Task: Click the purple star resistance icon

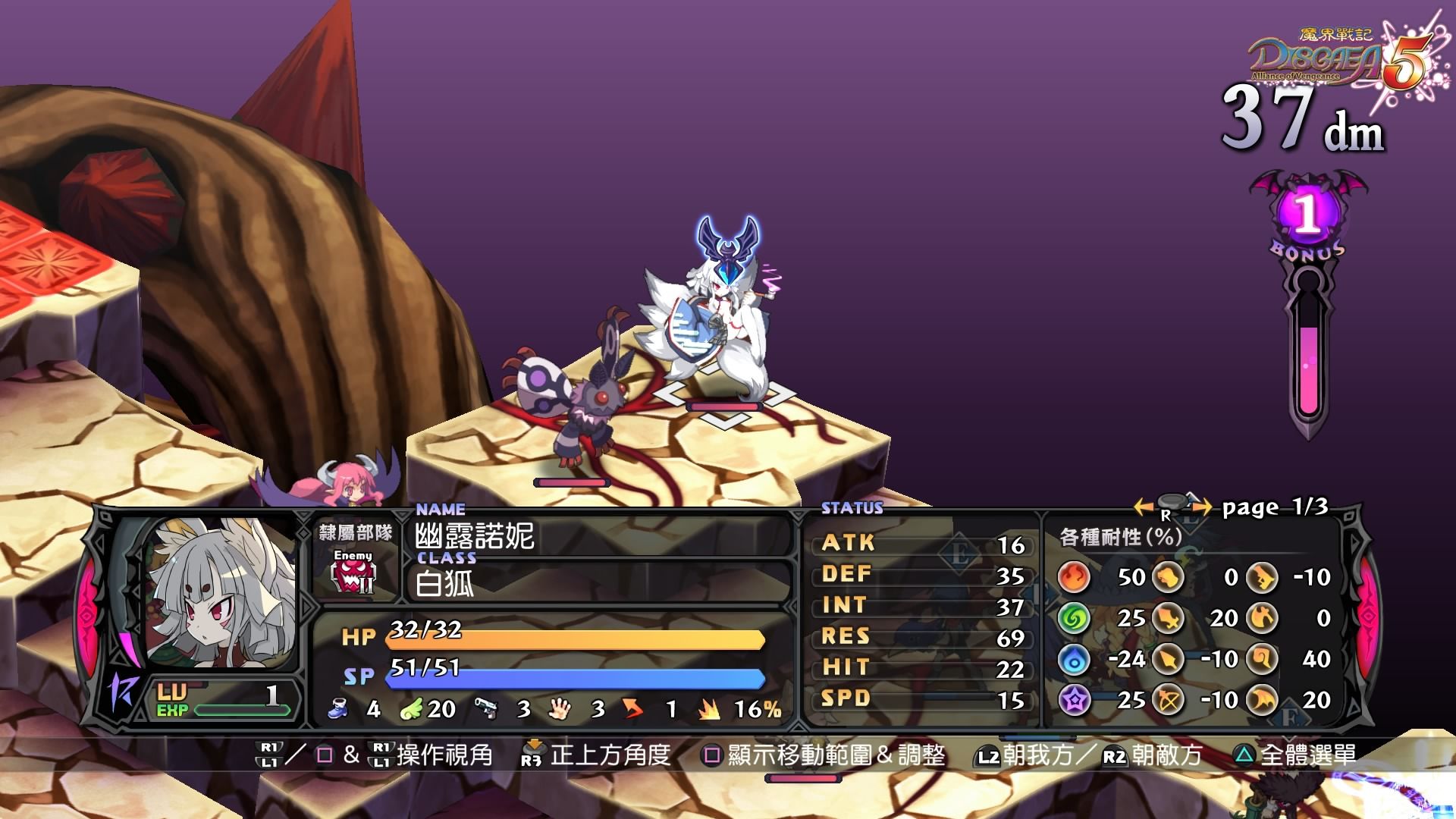Action: [1074, 700]
